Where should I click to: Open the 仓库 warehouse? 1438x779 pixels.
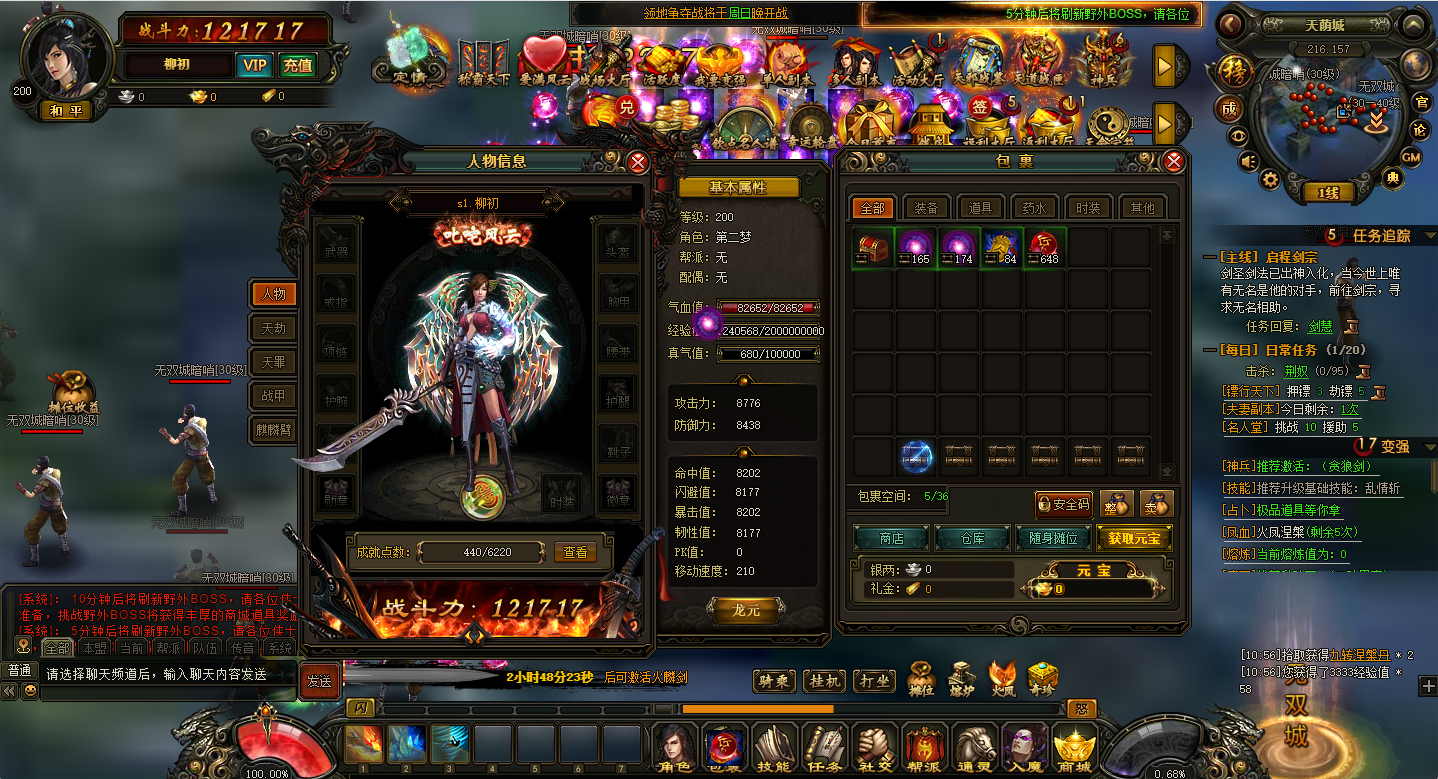pyautogui.click(x=972, y=538)
